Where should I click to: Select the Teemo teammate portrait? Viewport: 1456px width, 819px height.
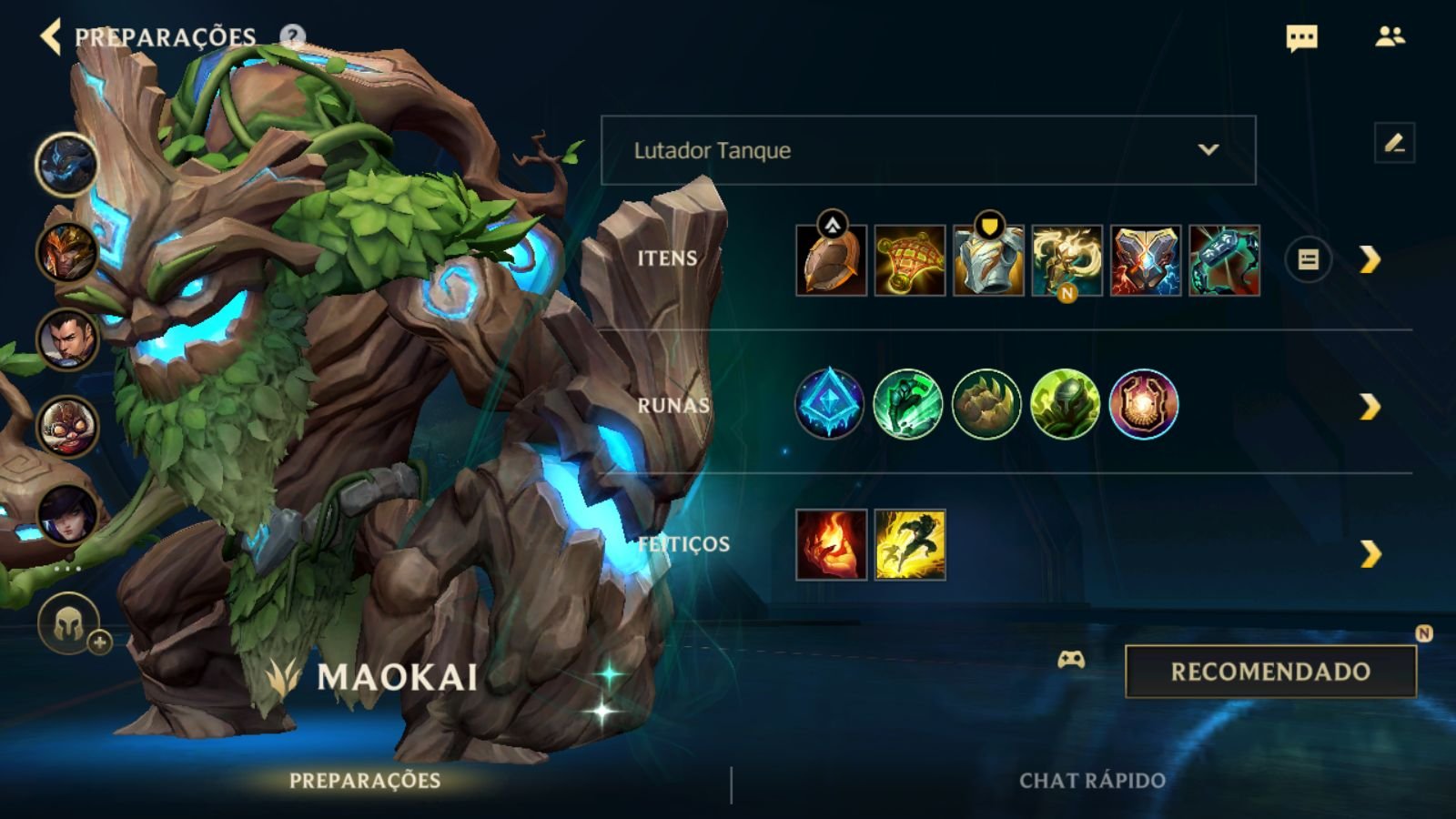(x=67, y=426)
